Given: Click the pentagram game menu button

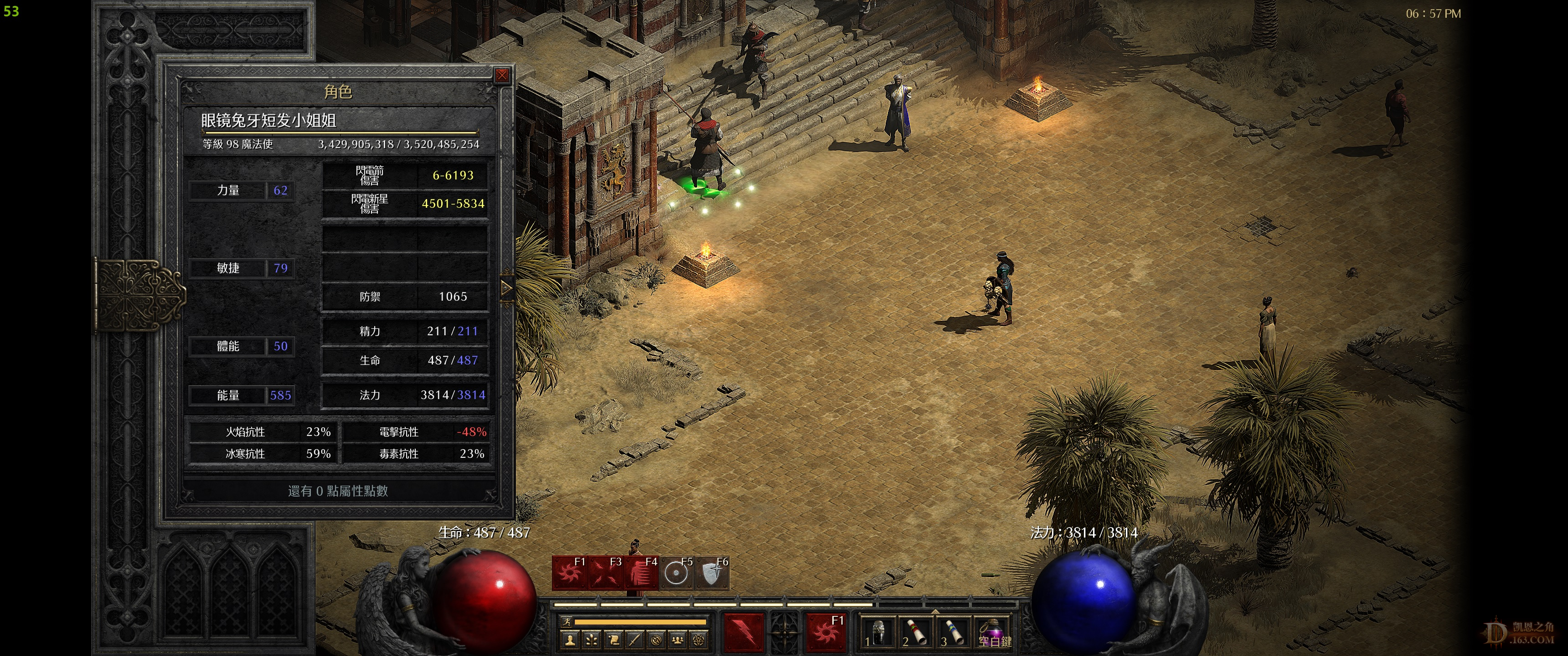Looking at the screenshot, I should 699,640.
